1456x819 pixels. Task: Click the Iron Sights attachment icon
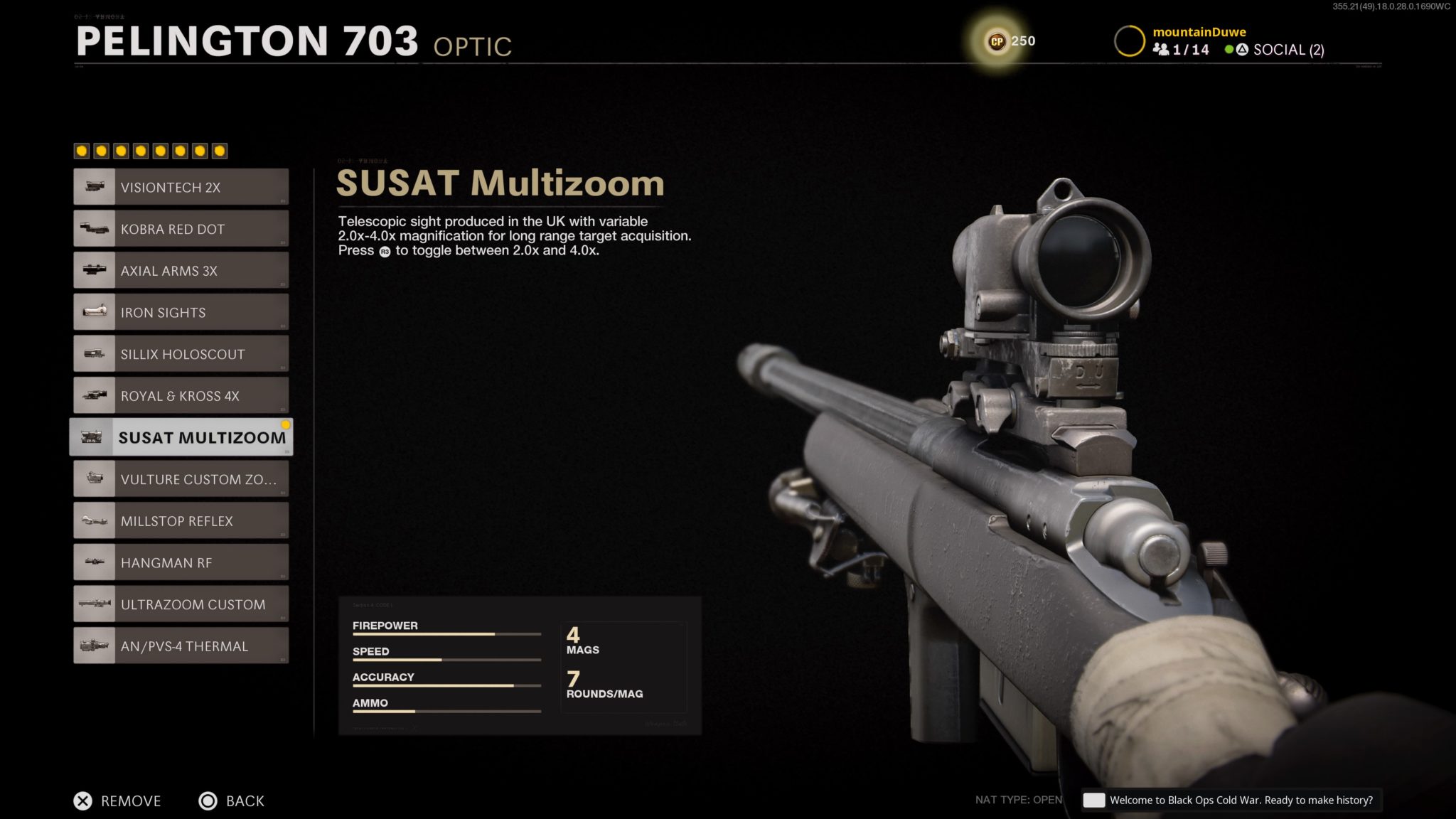(95, 311)
